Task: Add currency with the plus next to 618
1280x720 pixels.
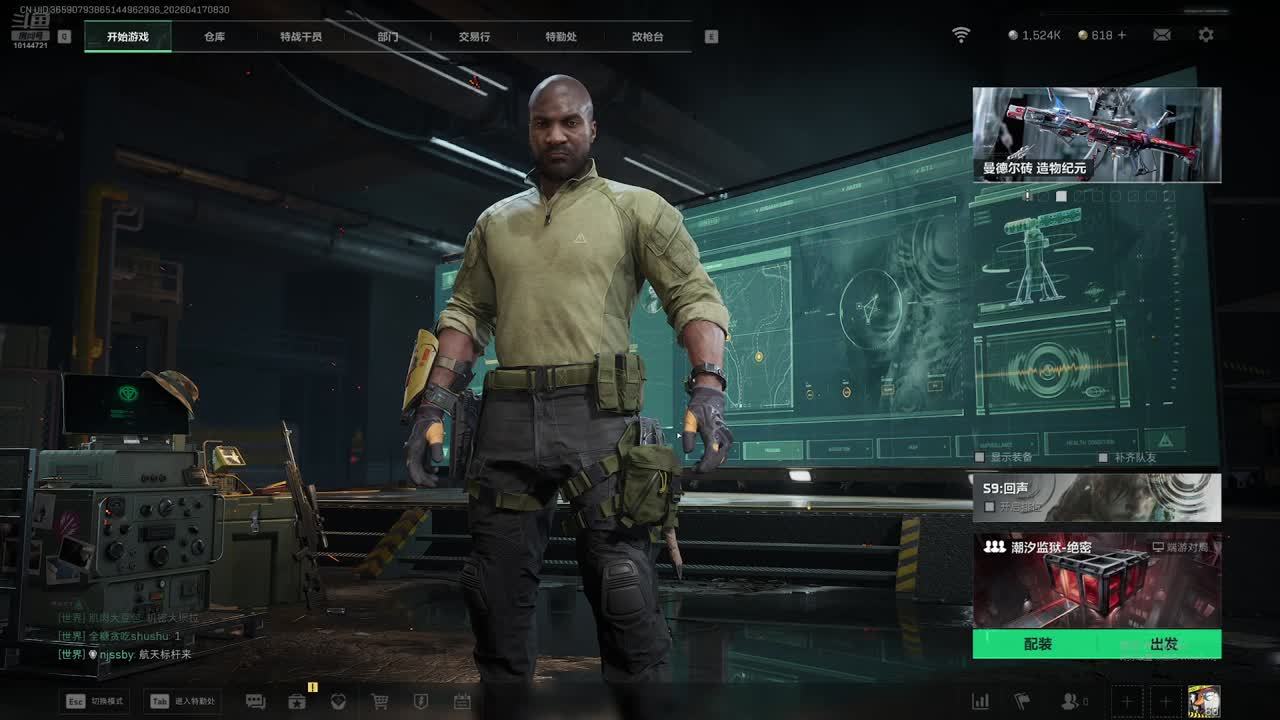Action: coord(1121,35)
